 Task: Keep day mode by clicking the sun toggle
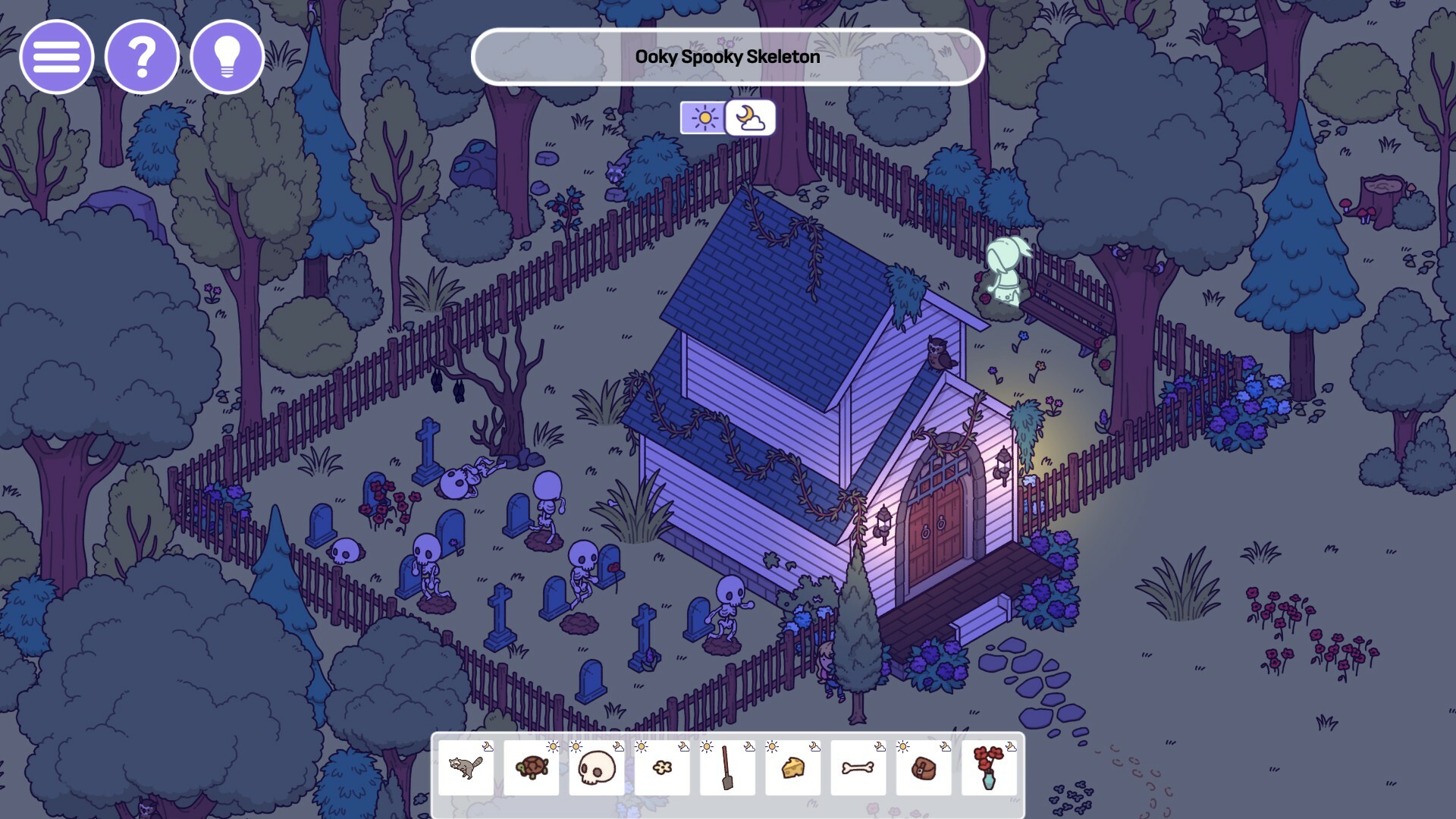pos(704,118)
